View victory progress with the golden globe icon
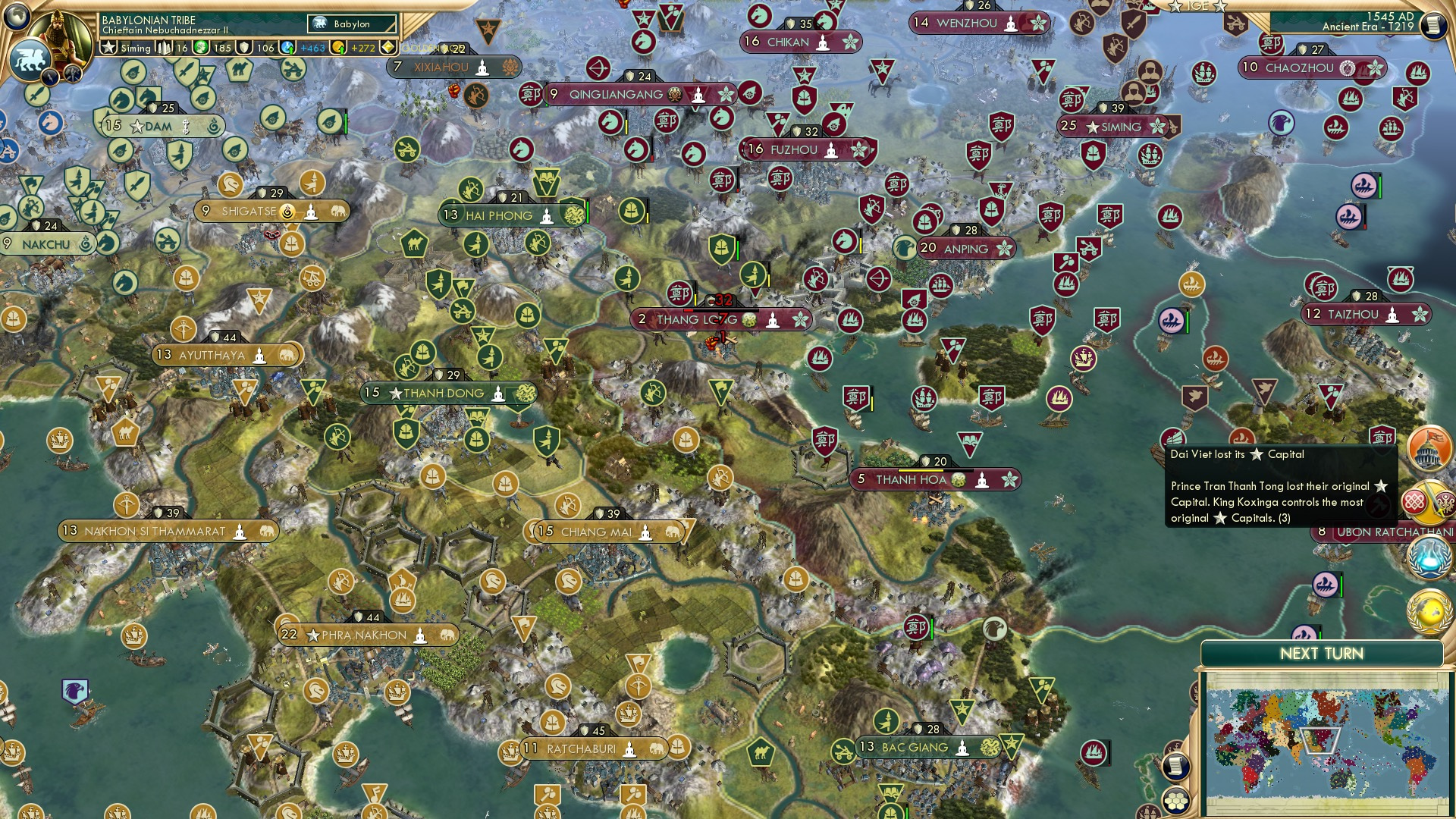Viewport: 1456px width, 819px height. click(1429, 610)
